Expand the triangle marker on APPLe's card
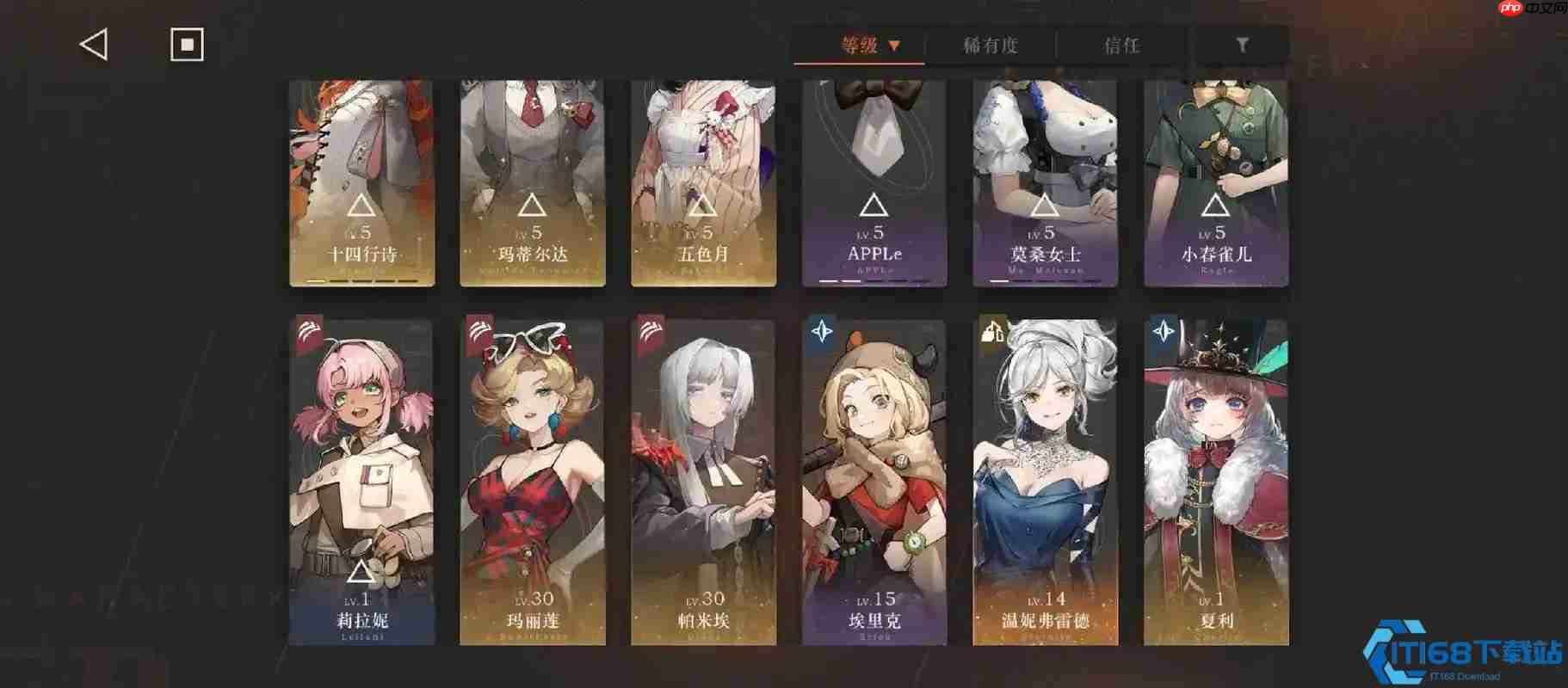This screenshot has width=1568, height=688. point(873,203)
